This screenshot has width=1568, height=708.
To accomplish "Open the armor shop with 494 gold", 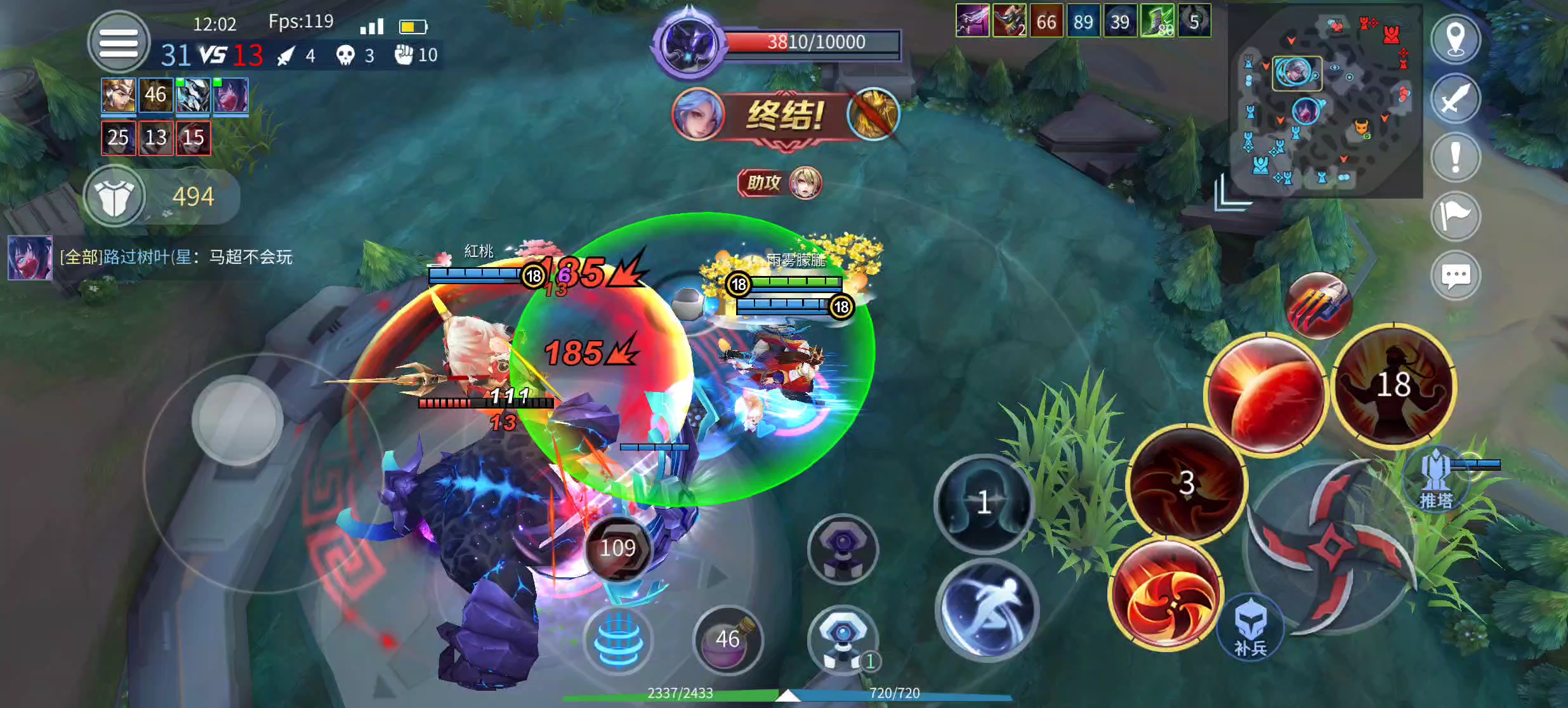I will click(115, 196).
